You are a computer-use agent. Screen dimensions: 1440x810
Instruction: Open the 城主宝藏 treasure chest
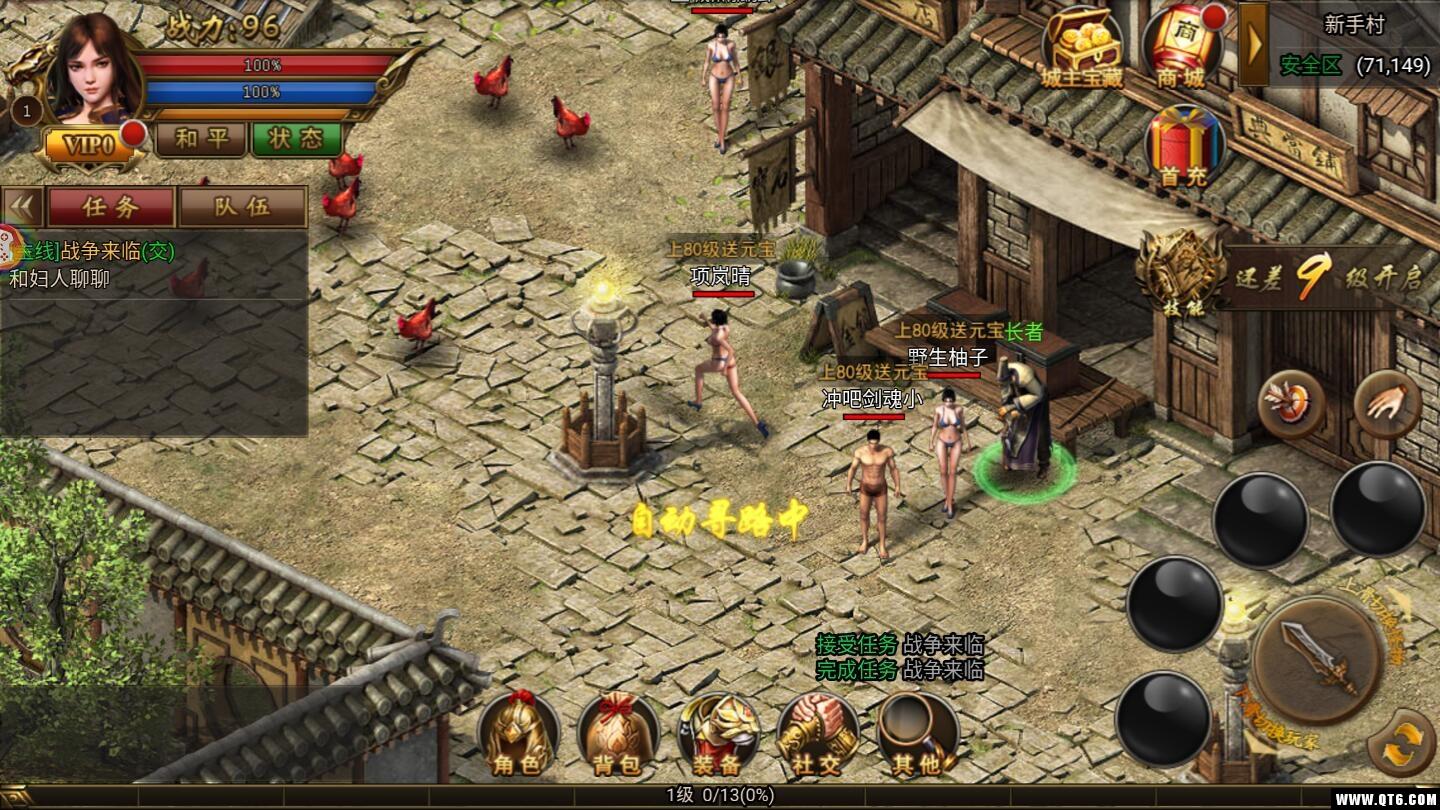[x=1082, y=46]
